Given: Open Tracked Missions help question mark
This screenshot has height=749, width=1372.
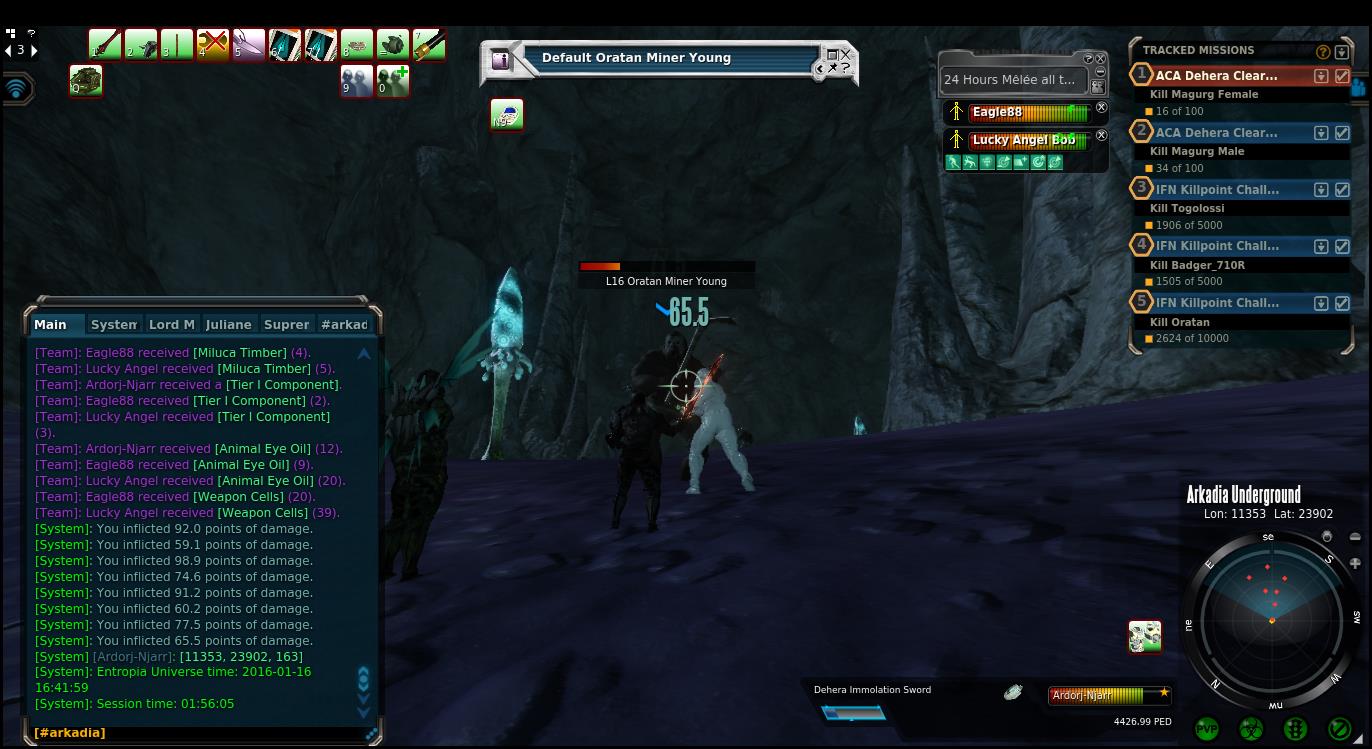Looking at the screenshot, I should tap(1323, 51).
